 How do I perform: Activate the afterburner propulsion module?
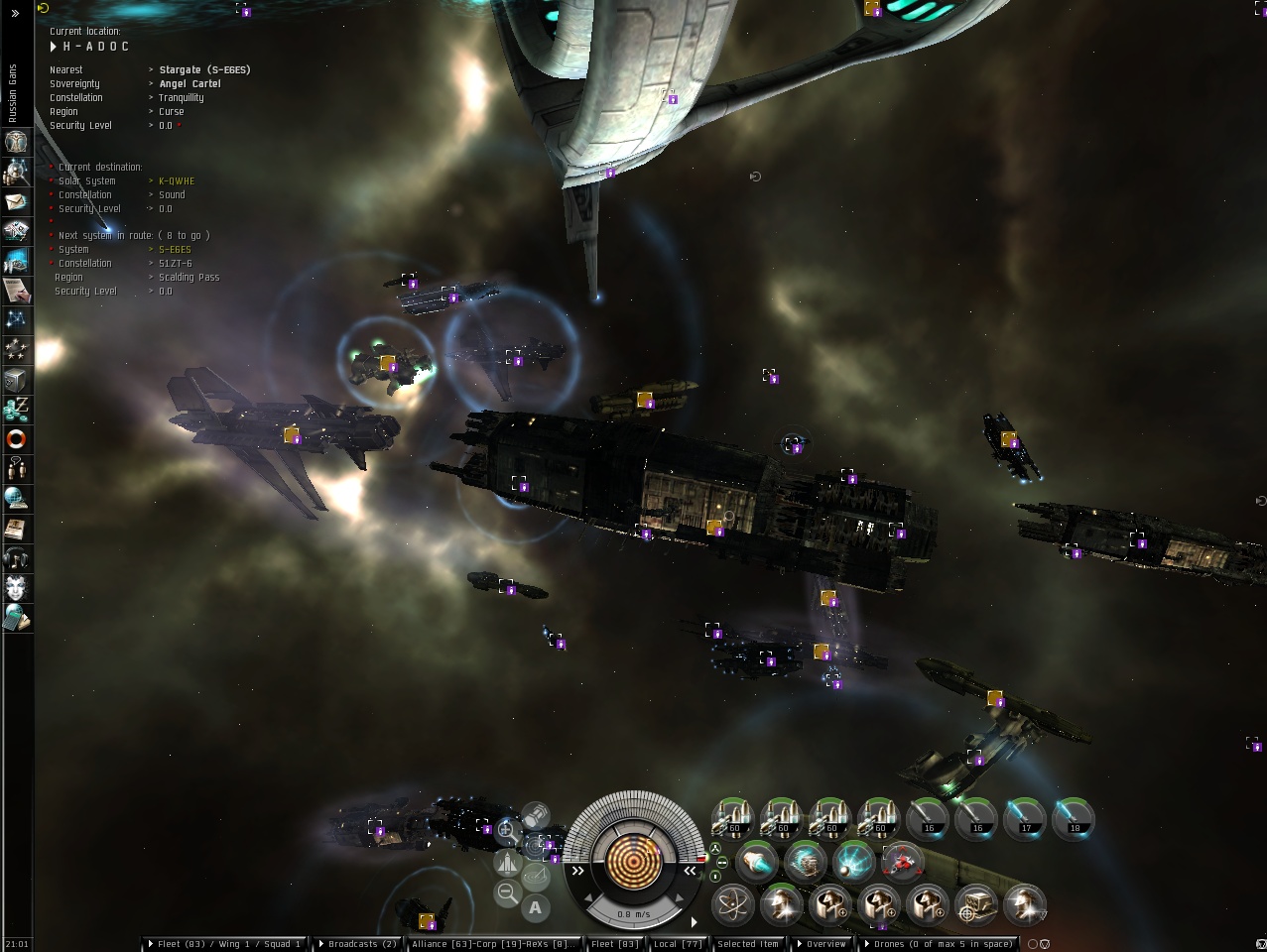[x=757, y=863]
